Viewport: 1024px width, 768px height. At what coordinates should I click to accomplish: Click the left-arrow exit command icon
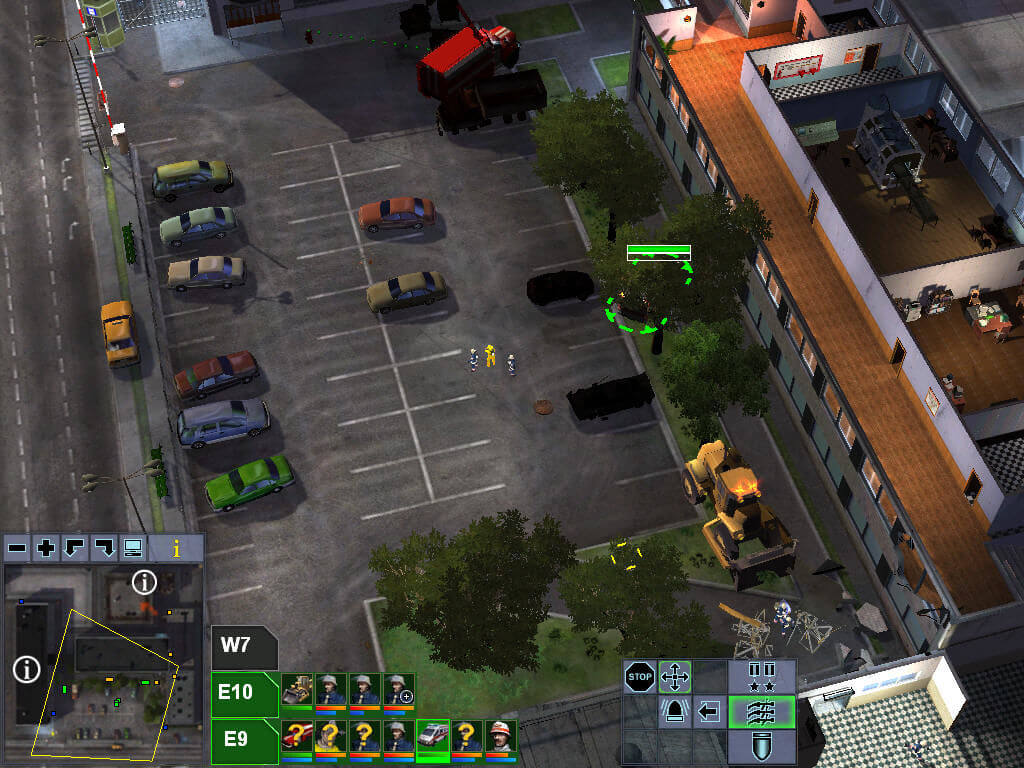click(x=710, y=712)
